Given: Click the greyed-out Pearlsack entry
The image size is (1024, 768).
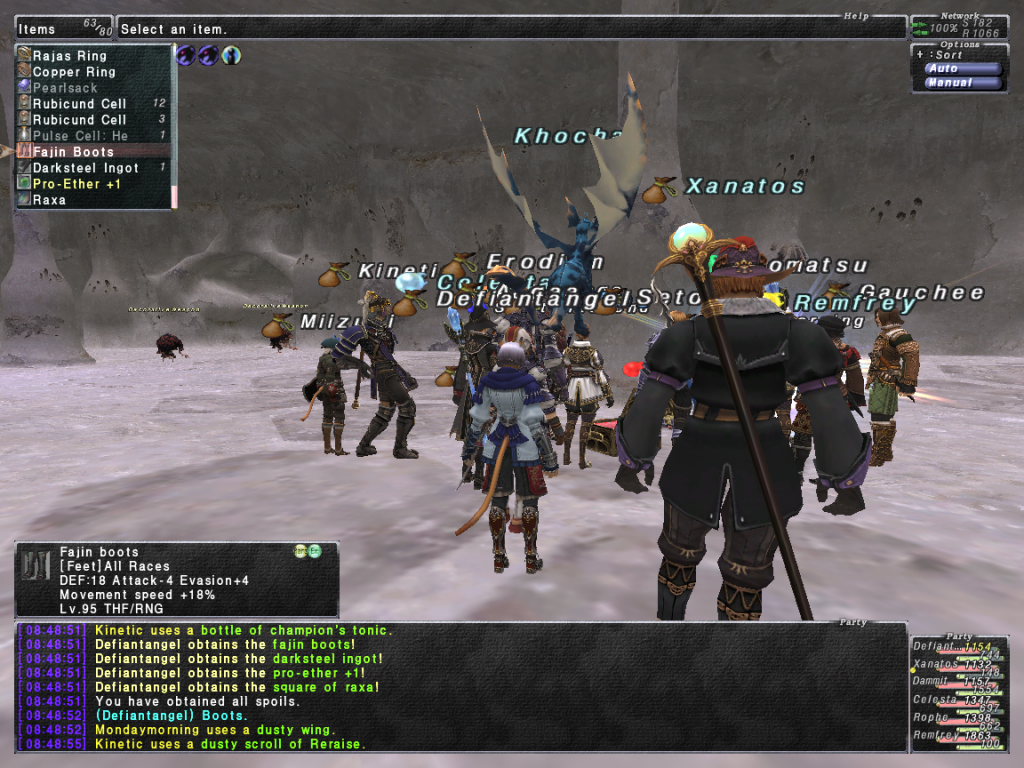Looking at the screenshot, I should point(65,88).
